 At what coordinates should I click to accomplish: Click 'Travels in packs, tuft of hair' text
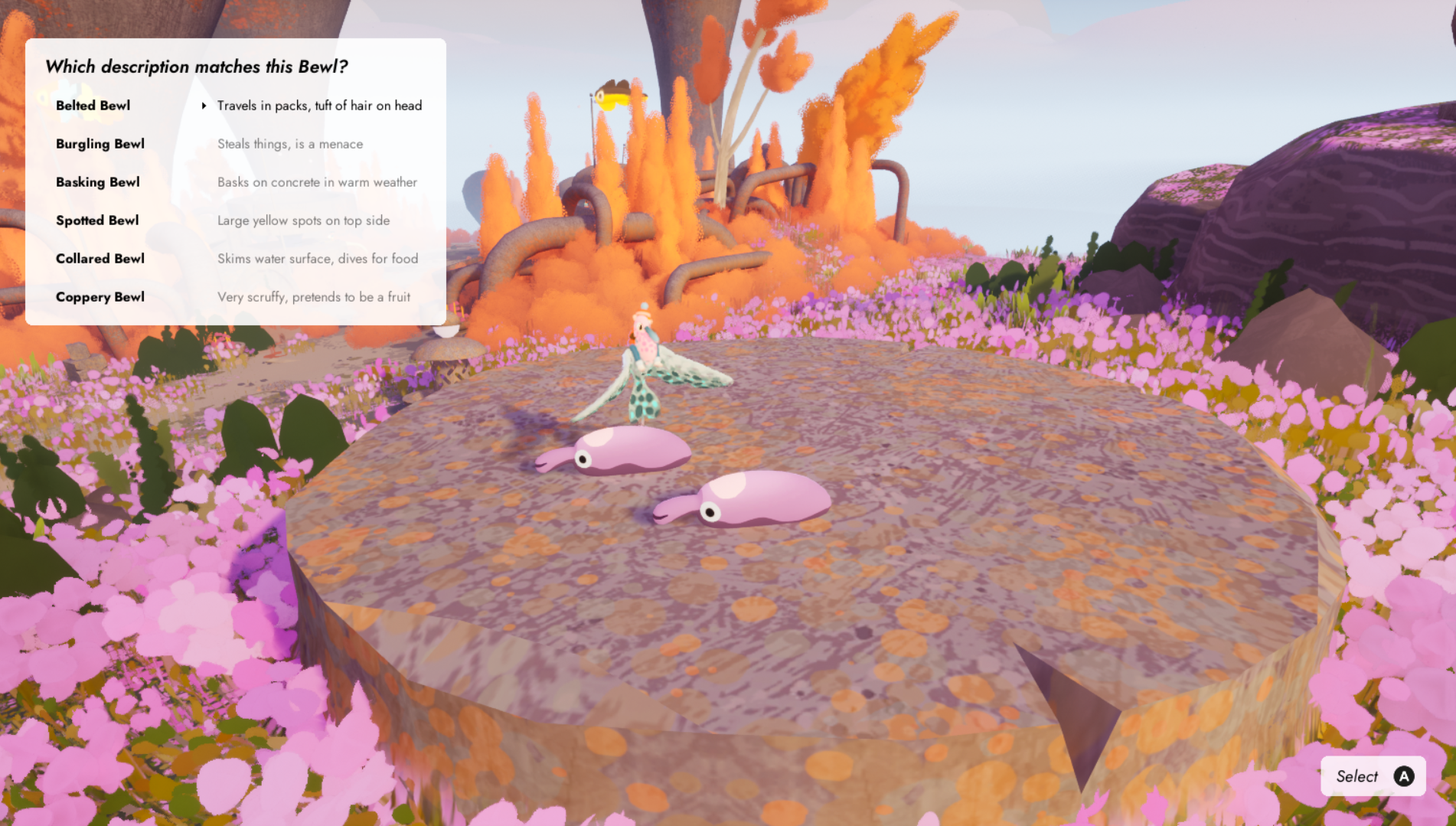pyautogui.click(x=319, y=106)
